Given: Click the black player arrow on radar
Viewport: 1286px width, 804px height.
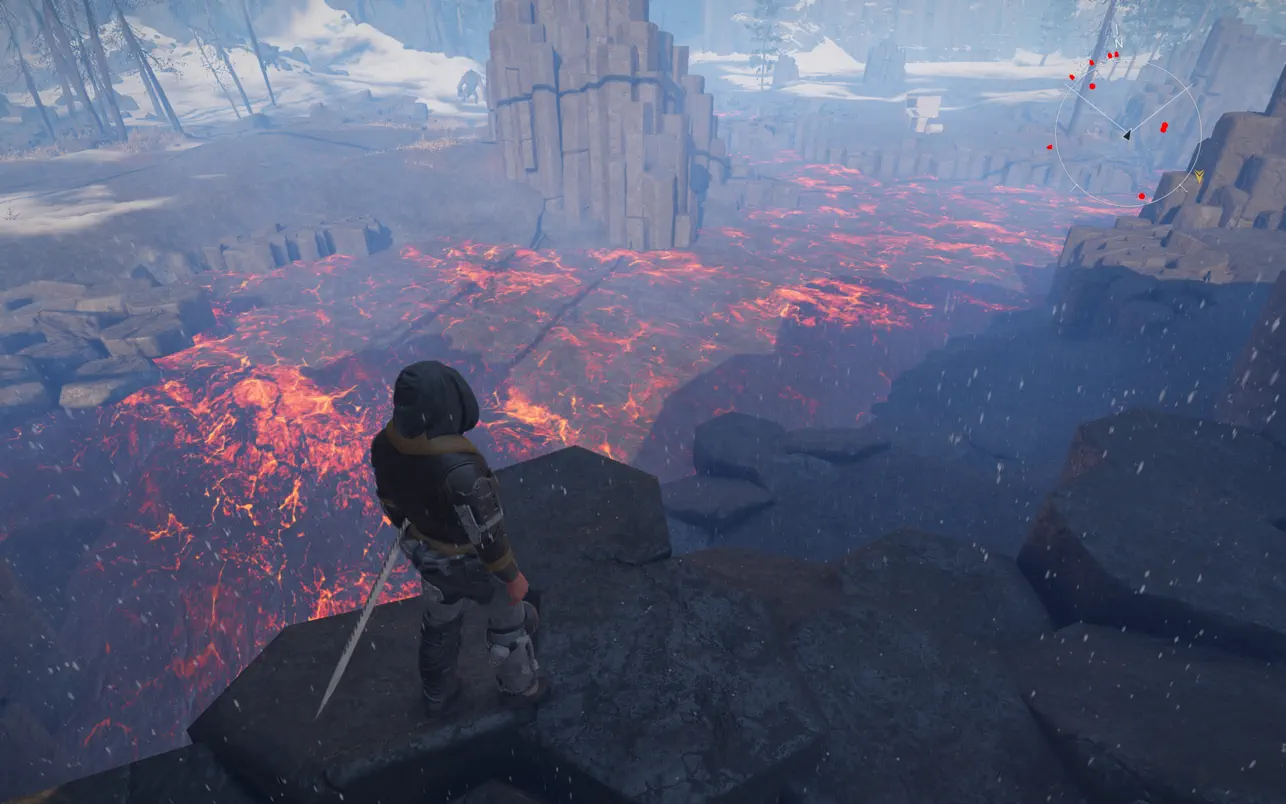Looking at the screenshot, I should click(1127, 134).
